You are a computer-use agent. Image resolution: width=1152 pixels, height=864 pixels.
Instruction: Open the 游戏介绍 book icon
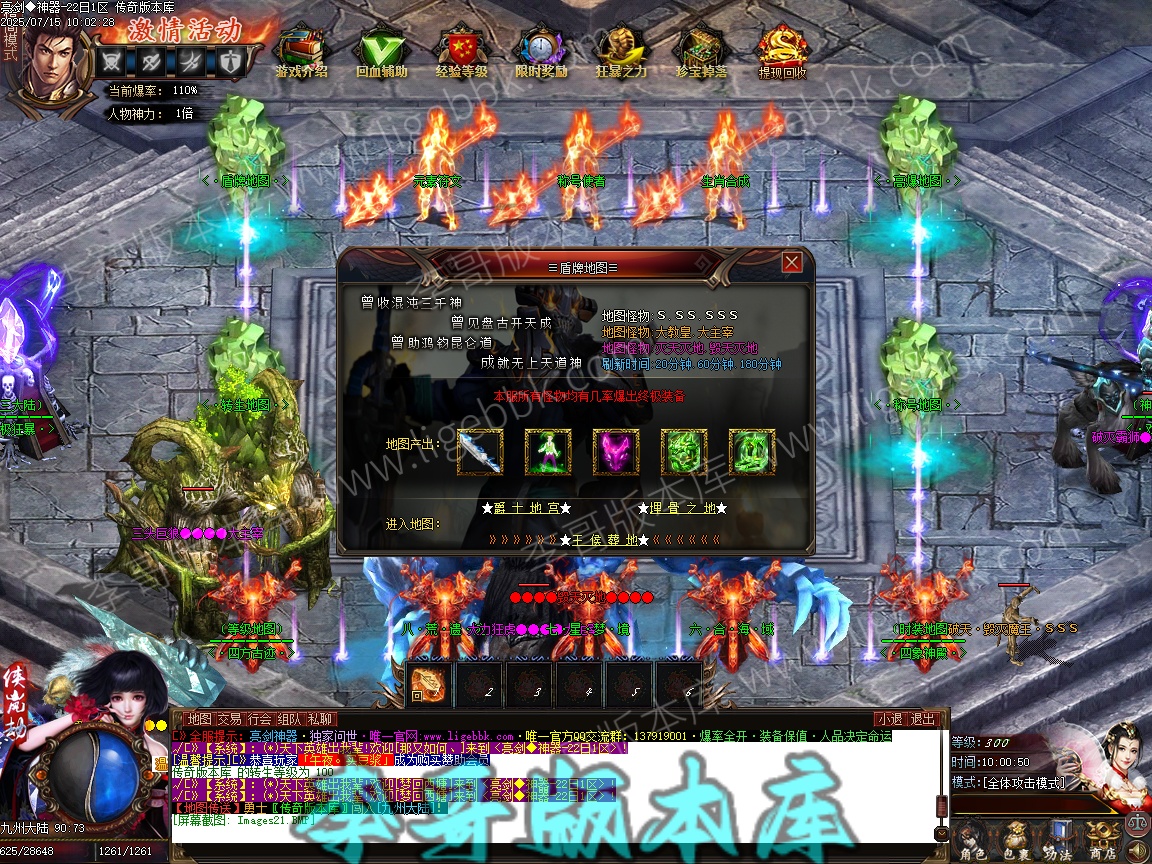coord(302,50)
